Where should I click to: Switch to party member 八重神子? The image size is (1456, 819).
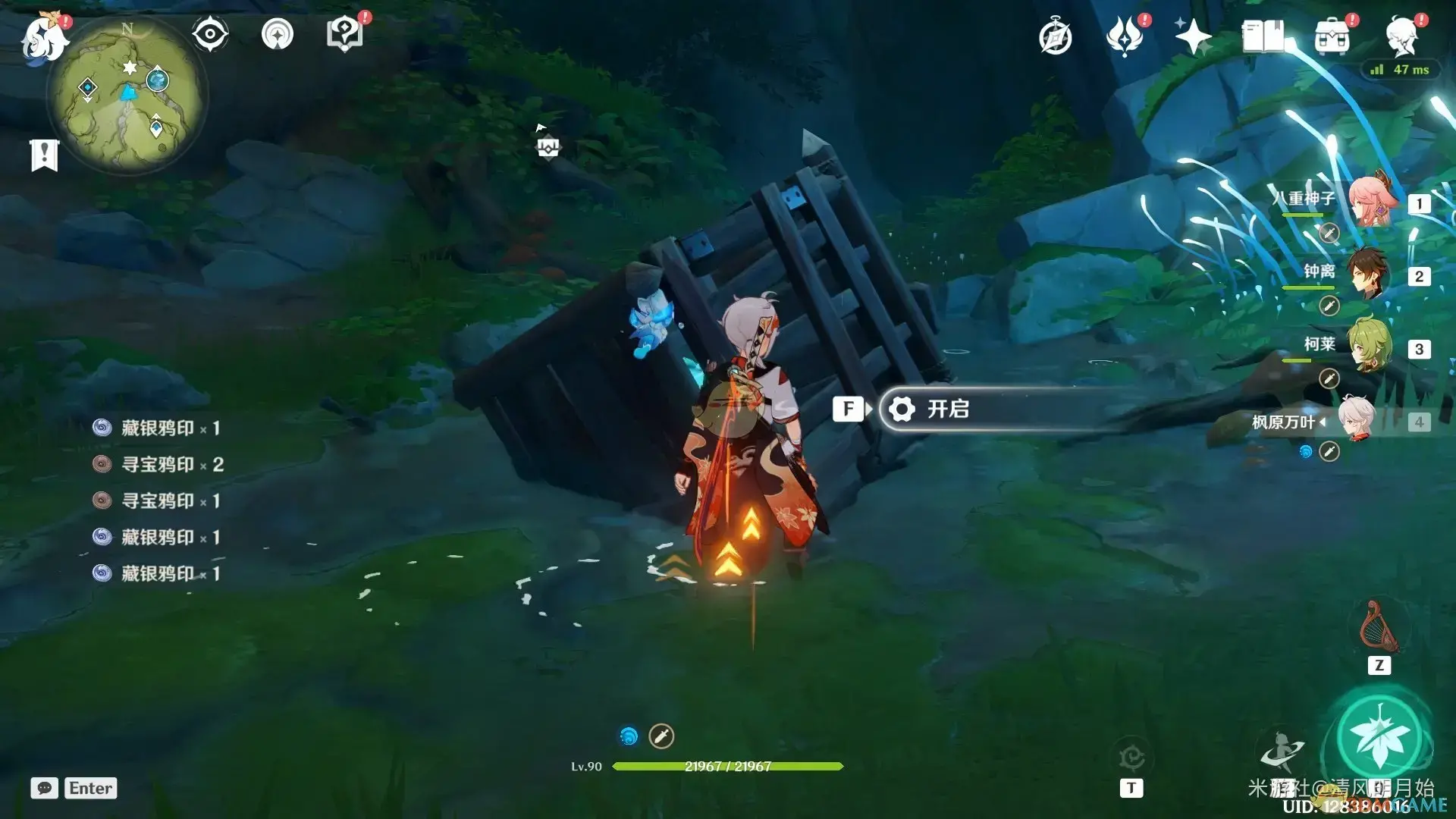coord(1370,201)
